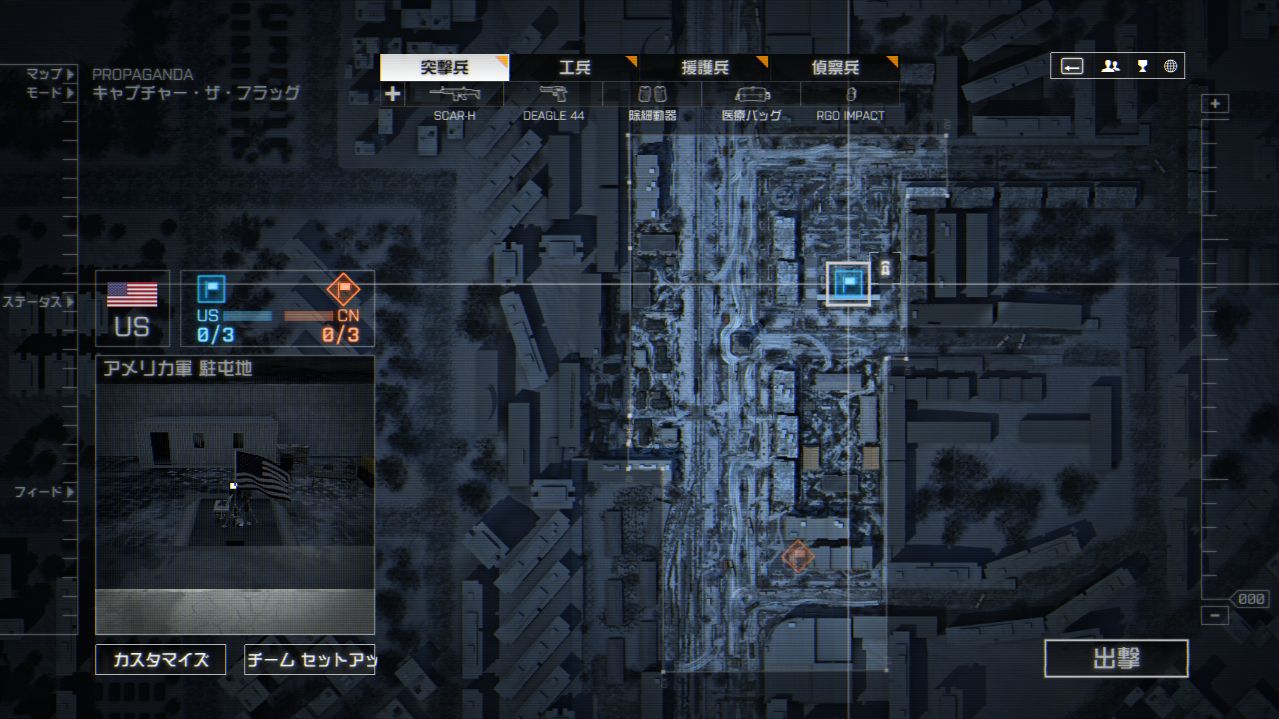
Task: Open the squad members icon
Action: tap(1110, 66)
